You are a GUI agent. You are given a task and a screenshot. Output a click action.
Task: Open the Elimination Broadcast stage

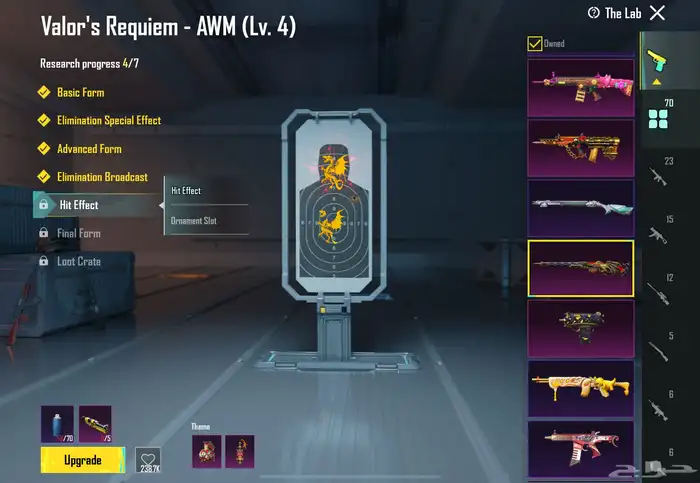(x=102, y=177)
